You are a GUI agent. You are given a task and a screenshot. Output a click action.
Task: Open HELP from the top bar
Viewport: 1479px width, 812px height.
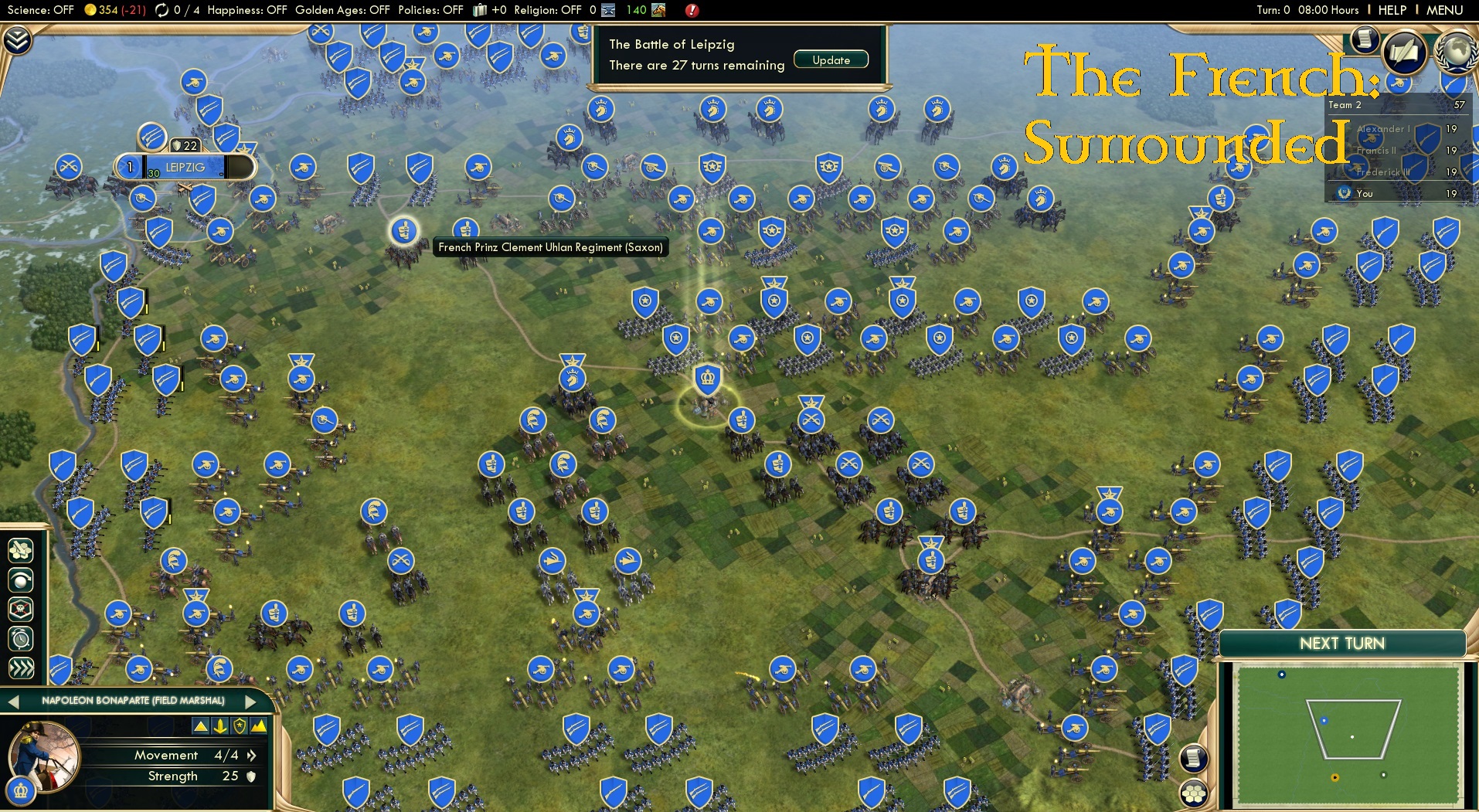tap(1392, 10)
